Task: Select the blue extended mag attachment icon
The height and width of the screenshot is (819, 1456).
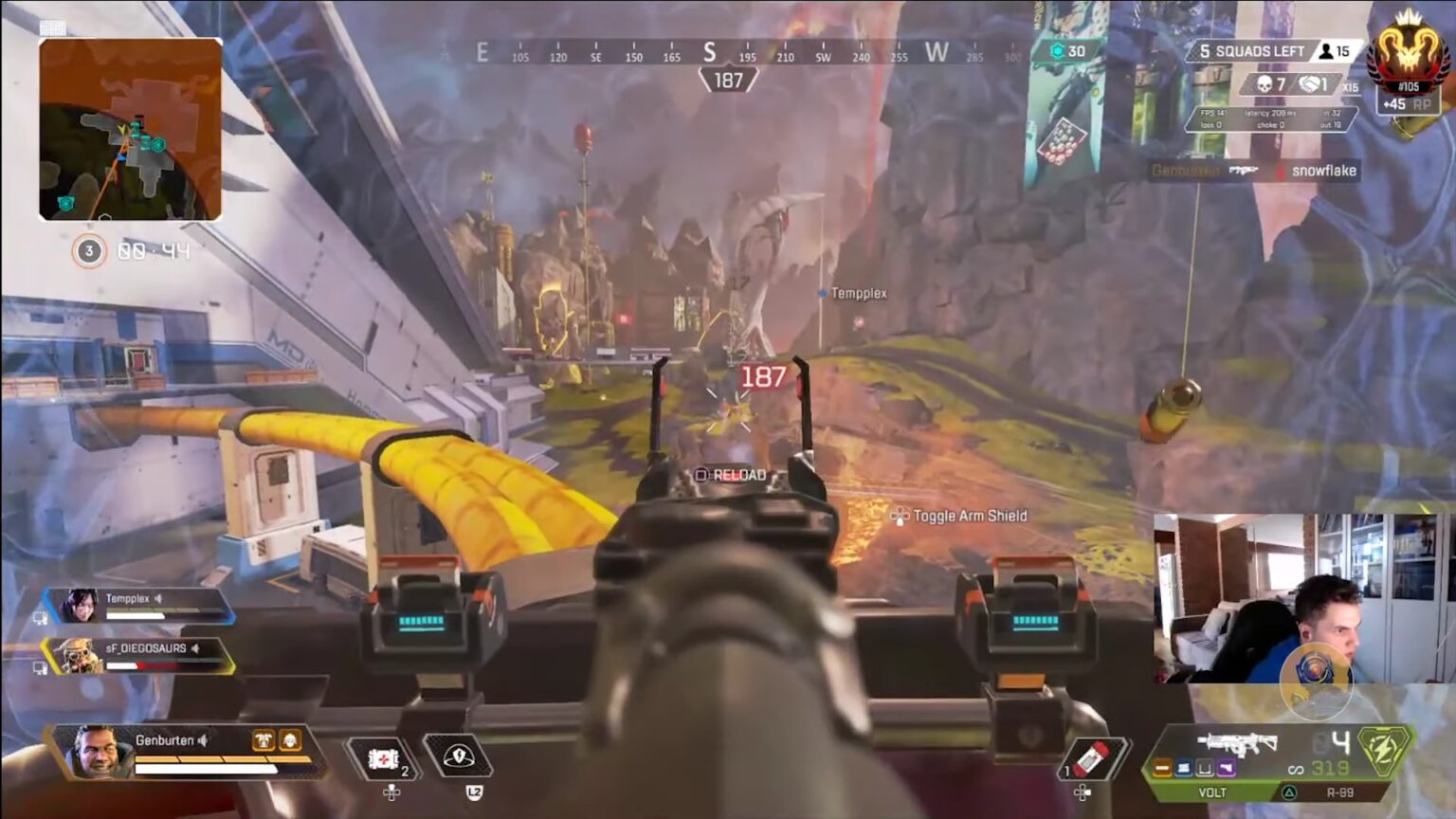Action: click(1183, 768)
